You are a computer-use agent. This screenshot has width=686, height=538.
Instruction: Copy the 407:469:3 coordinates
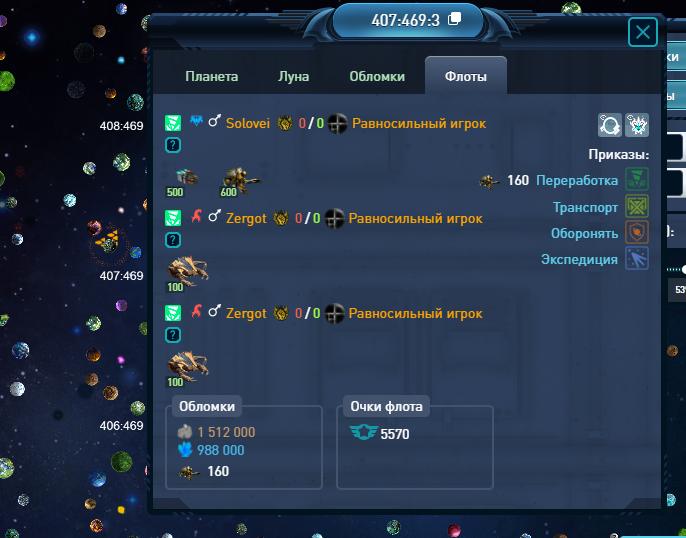pos(455,19)
